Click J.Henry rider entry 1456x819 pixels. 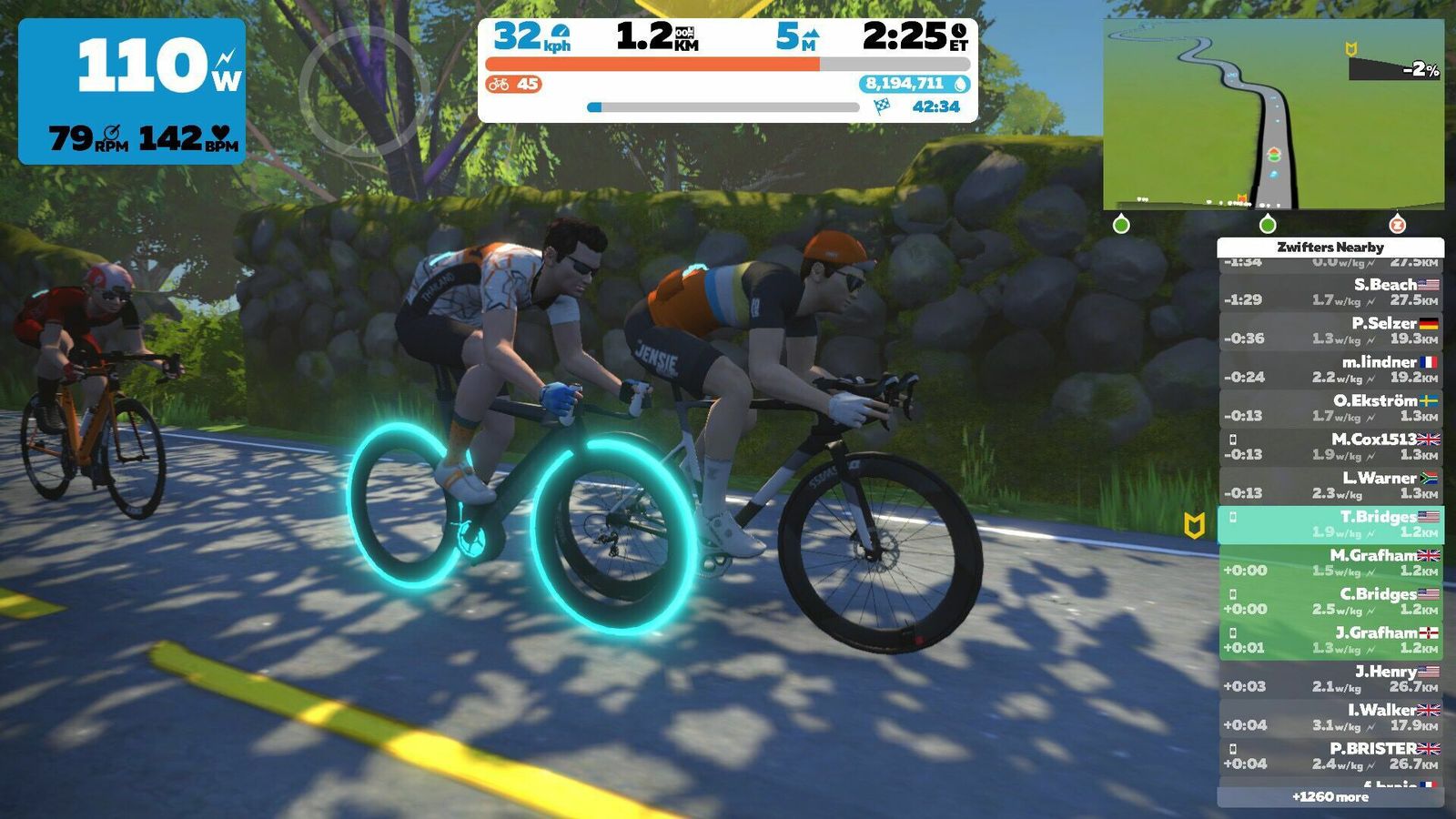pyautogui.click(x=1330, y=679)
